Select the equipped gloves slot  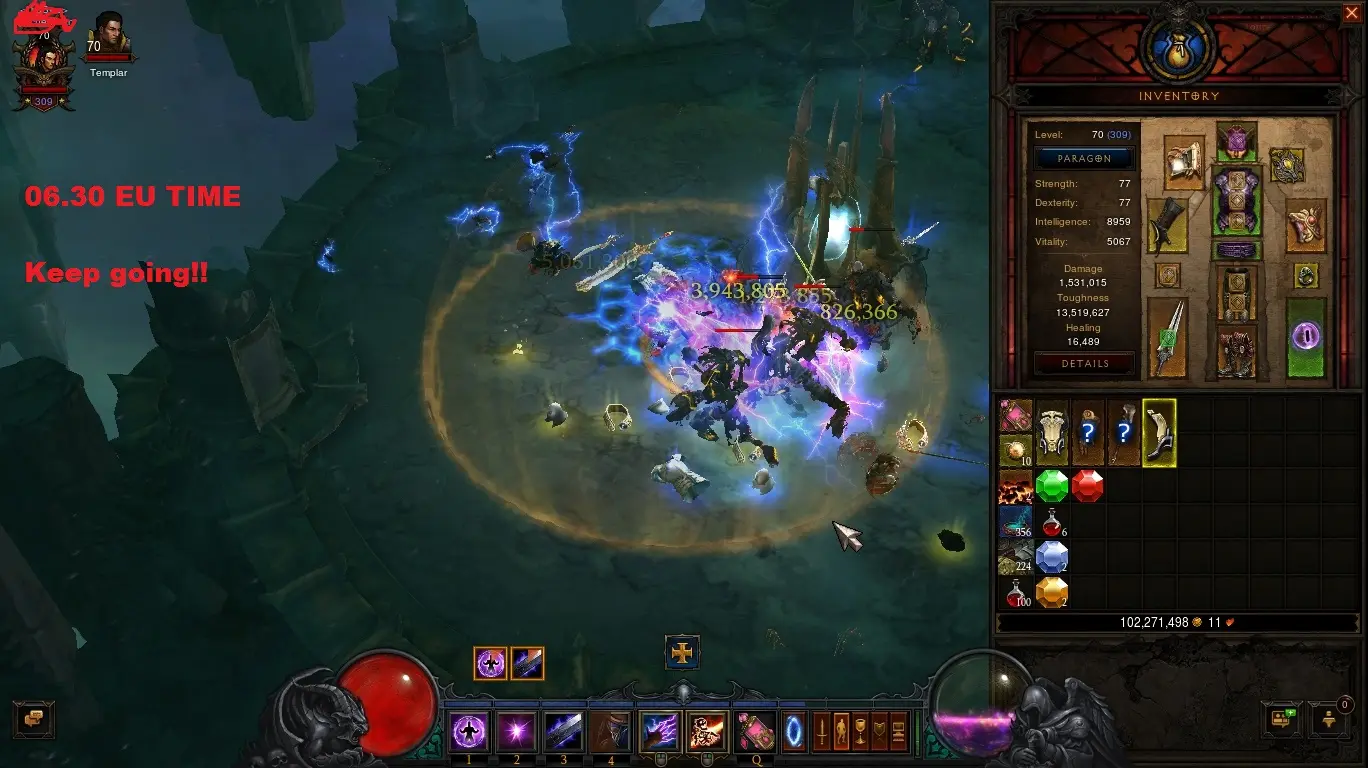point(1164,225)
